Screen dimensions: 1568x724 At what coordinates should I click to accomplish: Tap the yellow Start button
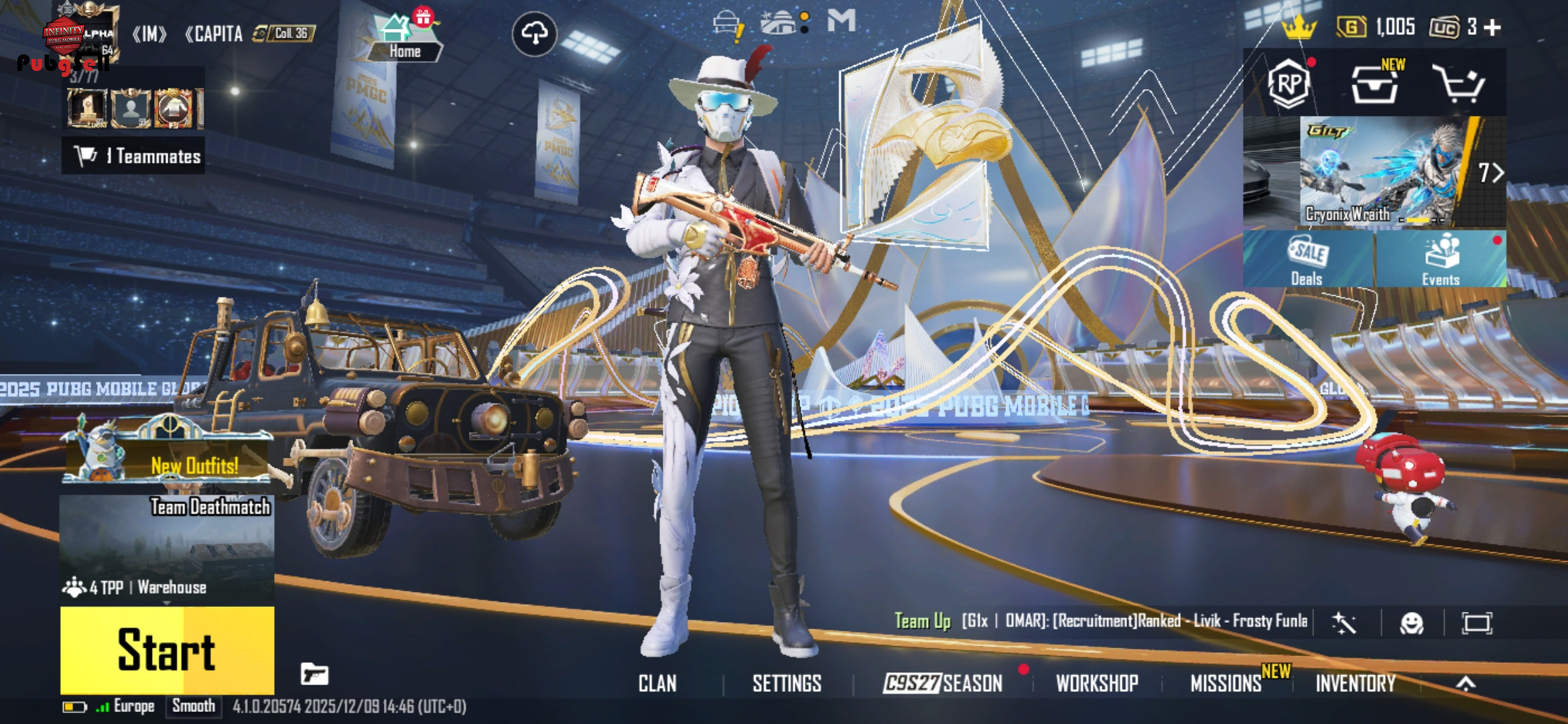167,650
